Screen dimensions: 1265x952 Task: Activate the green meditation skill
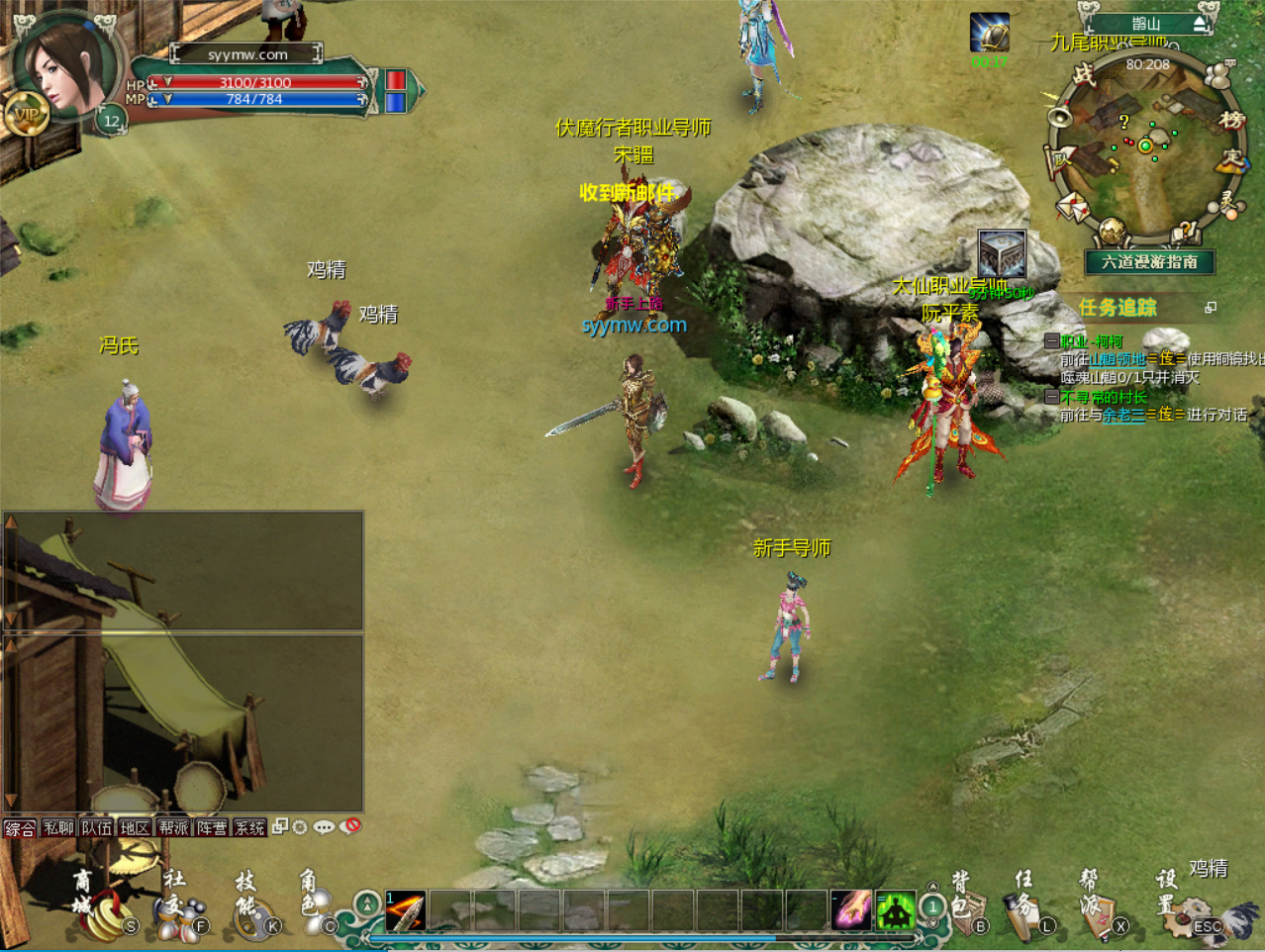(x=895, y=911)
